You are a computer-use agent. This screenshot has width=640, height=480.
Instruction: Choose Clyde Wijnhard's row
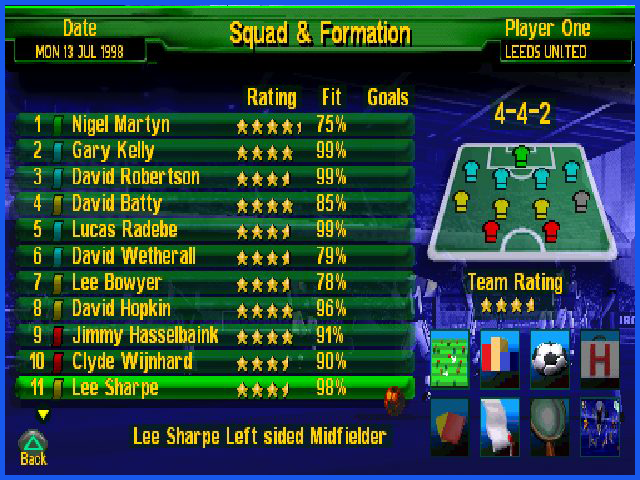pyautogui.click(x=215, y=360)
